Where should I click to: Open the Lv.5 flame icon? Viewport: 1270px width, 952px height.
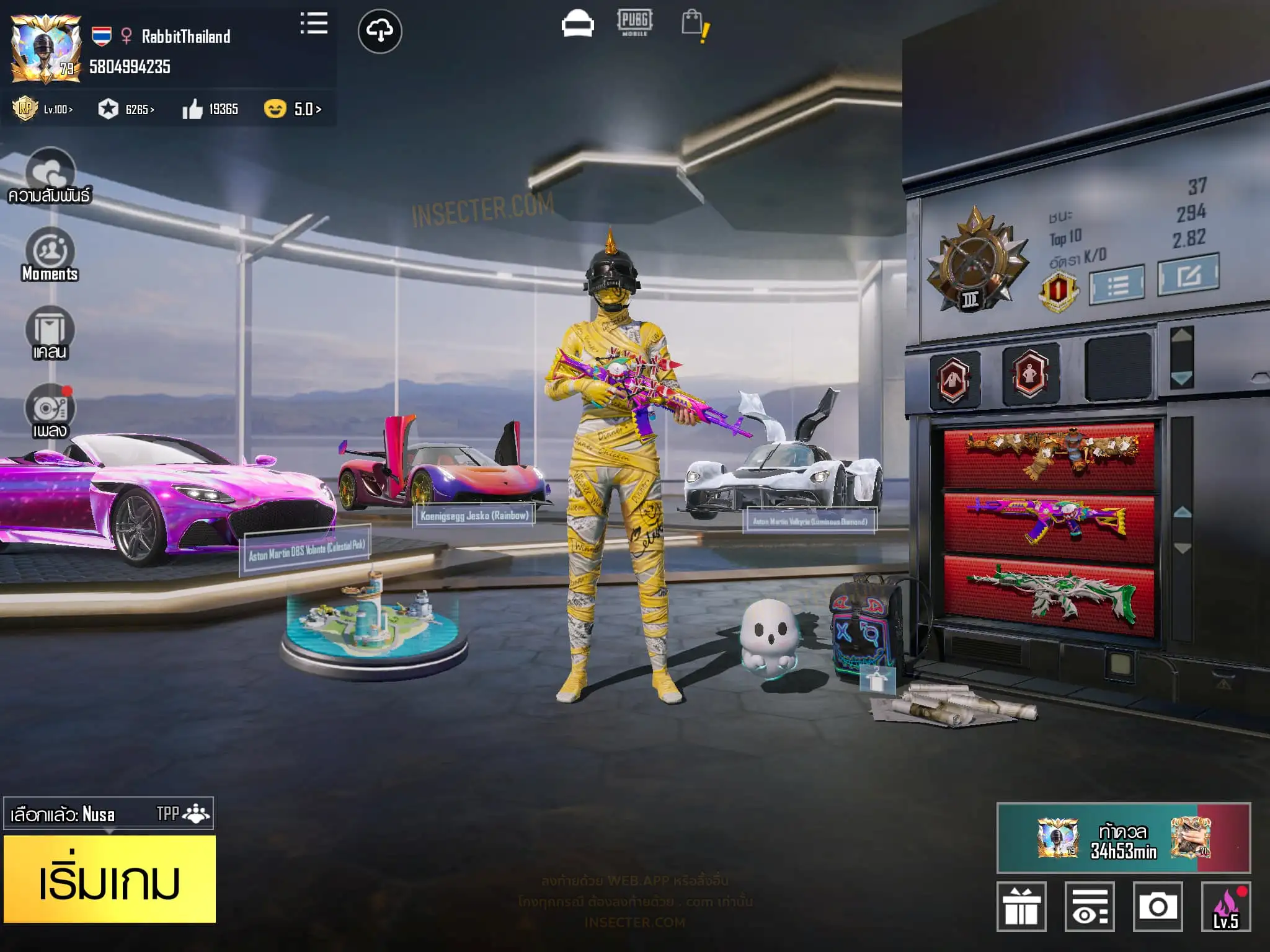[1225, 907]
